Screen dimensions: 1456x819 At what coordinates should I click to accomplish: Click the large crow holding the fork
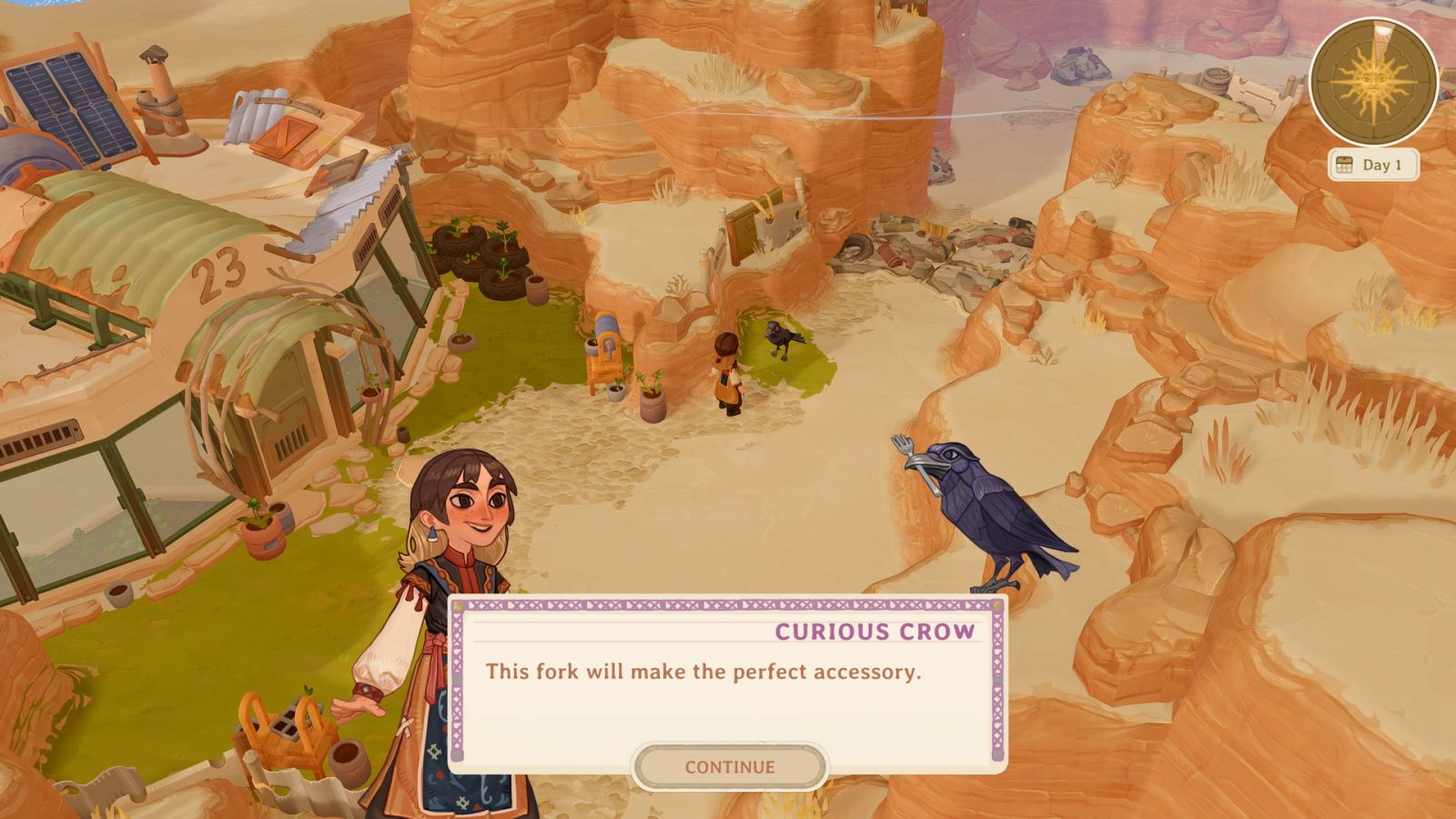coord(992,510)
